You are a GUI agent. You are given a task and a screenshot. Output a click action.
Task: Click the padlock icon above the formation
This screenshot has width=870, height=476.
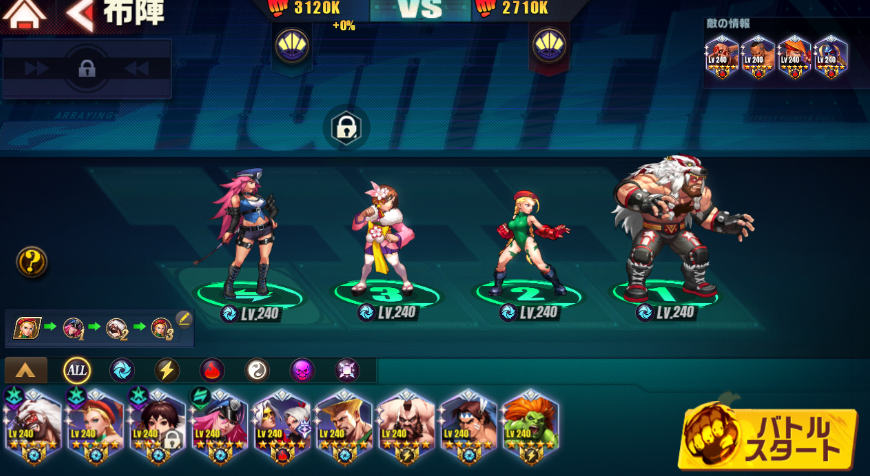pyautogui.click(x=346, y=128)
